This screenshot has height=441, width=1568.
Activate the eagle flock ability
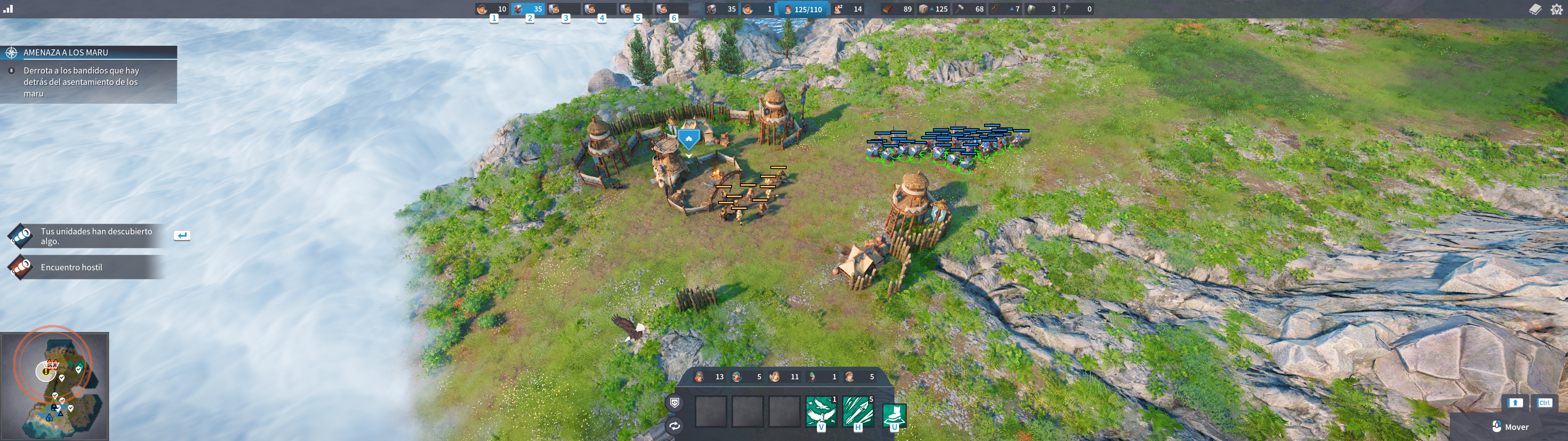coord(821,412)
